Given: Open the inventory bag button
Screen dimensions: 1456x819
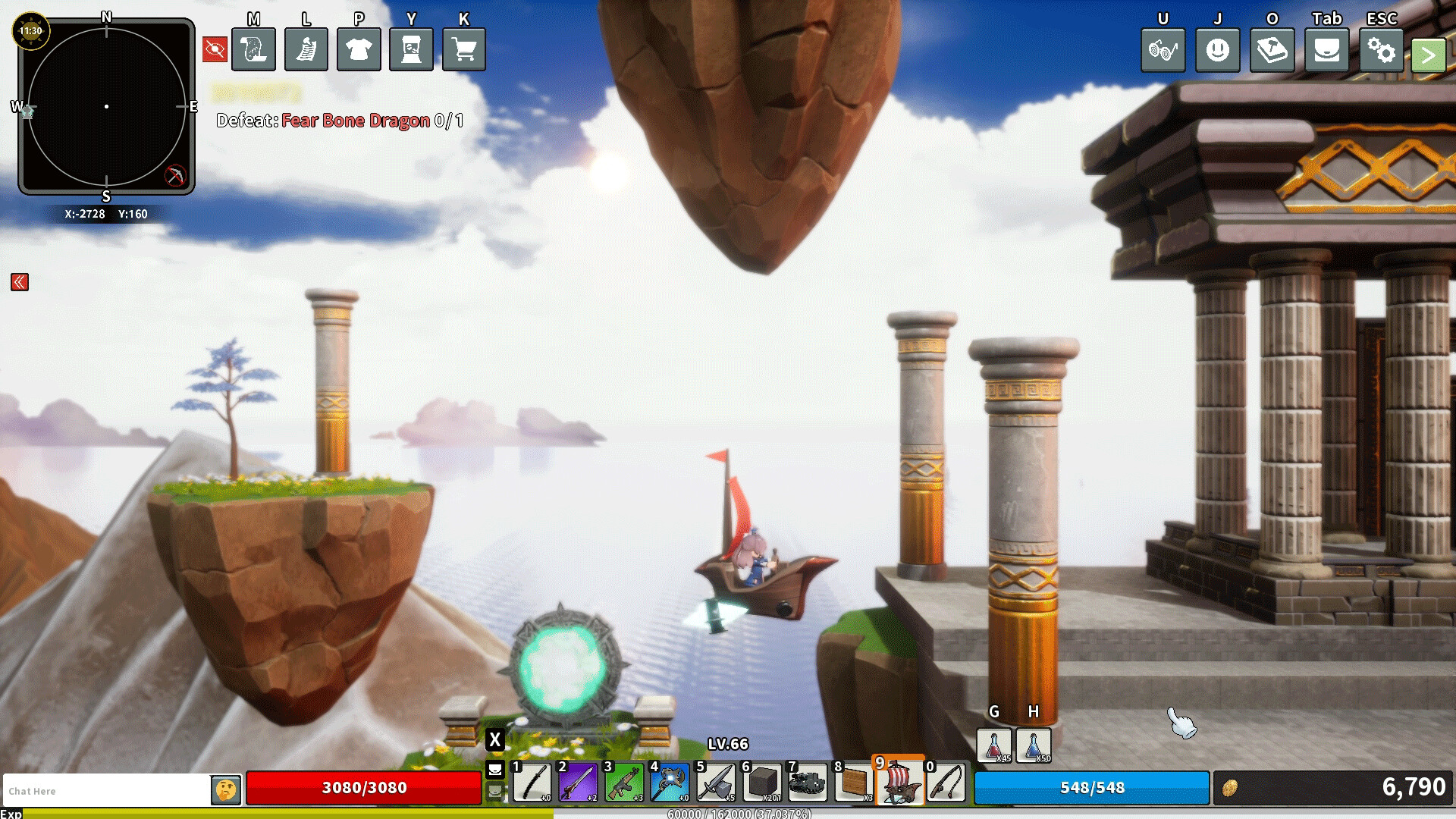Looking at the screenshot, I should tap(1326, 51).
